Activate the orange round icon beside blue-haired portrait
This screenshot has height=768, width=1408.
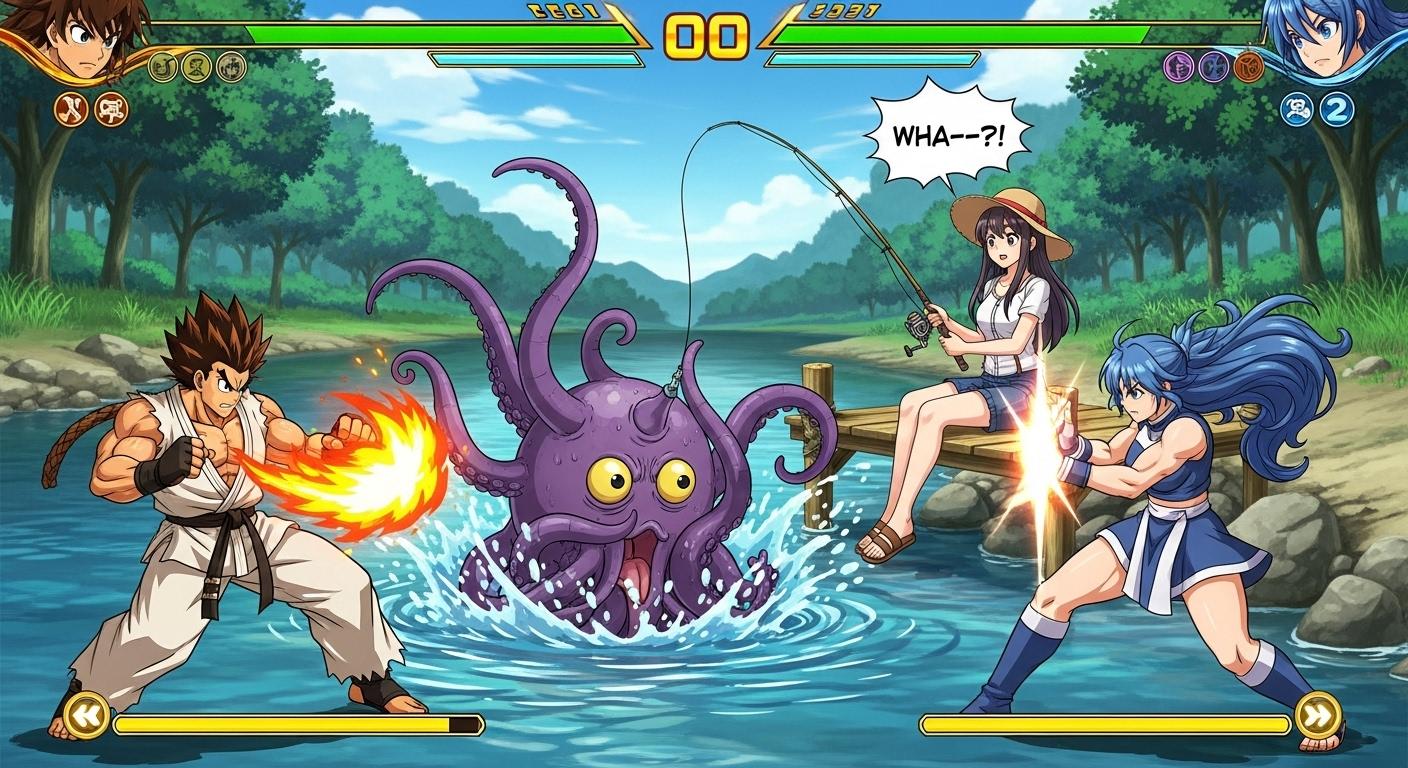tap(1249, 67)
